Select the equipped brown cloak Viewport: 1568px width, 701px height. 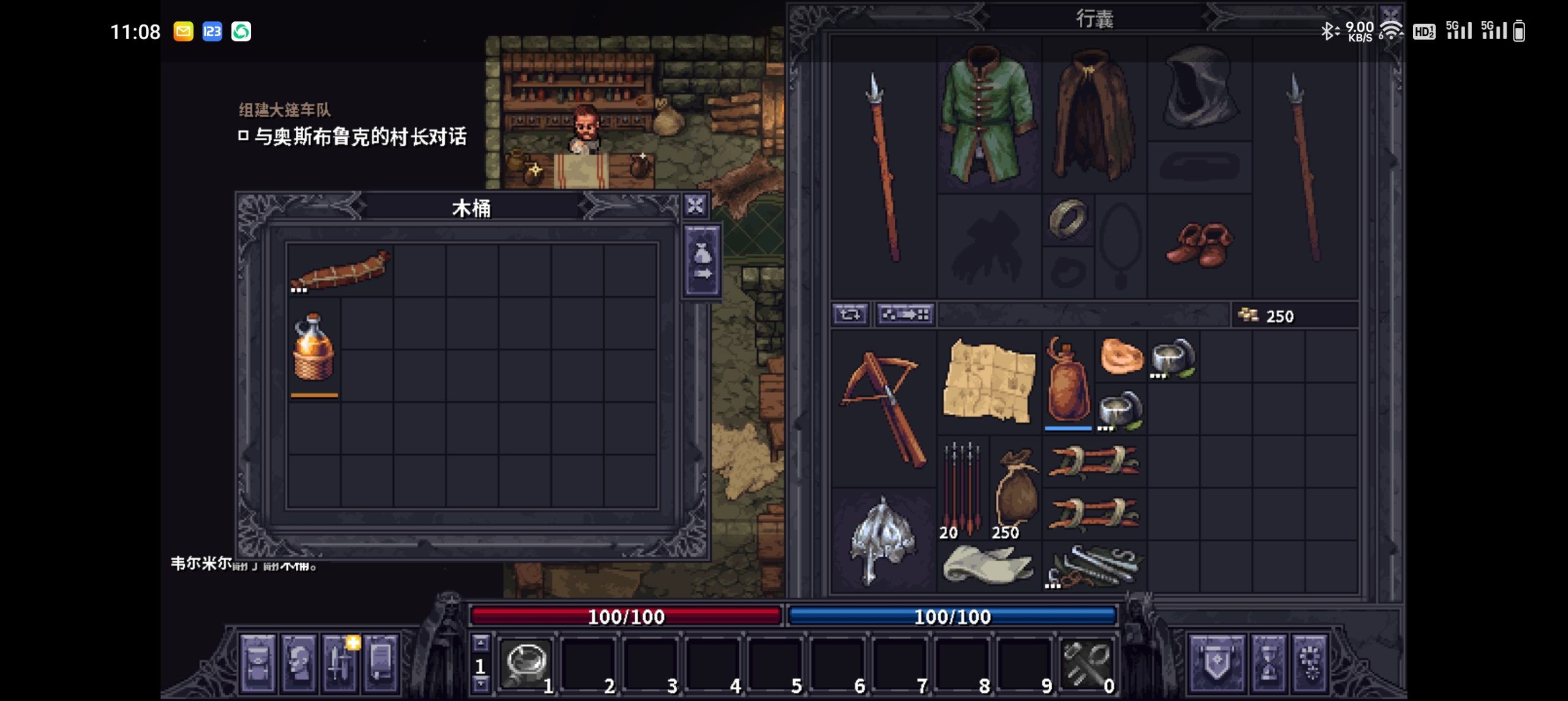[1093, 118]
